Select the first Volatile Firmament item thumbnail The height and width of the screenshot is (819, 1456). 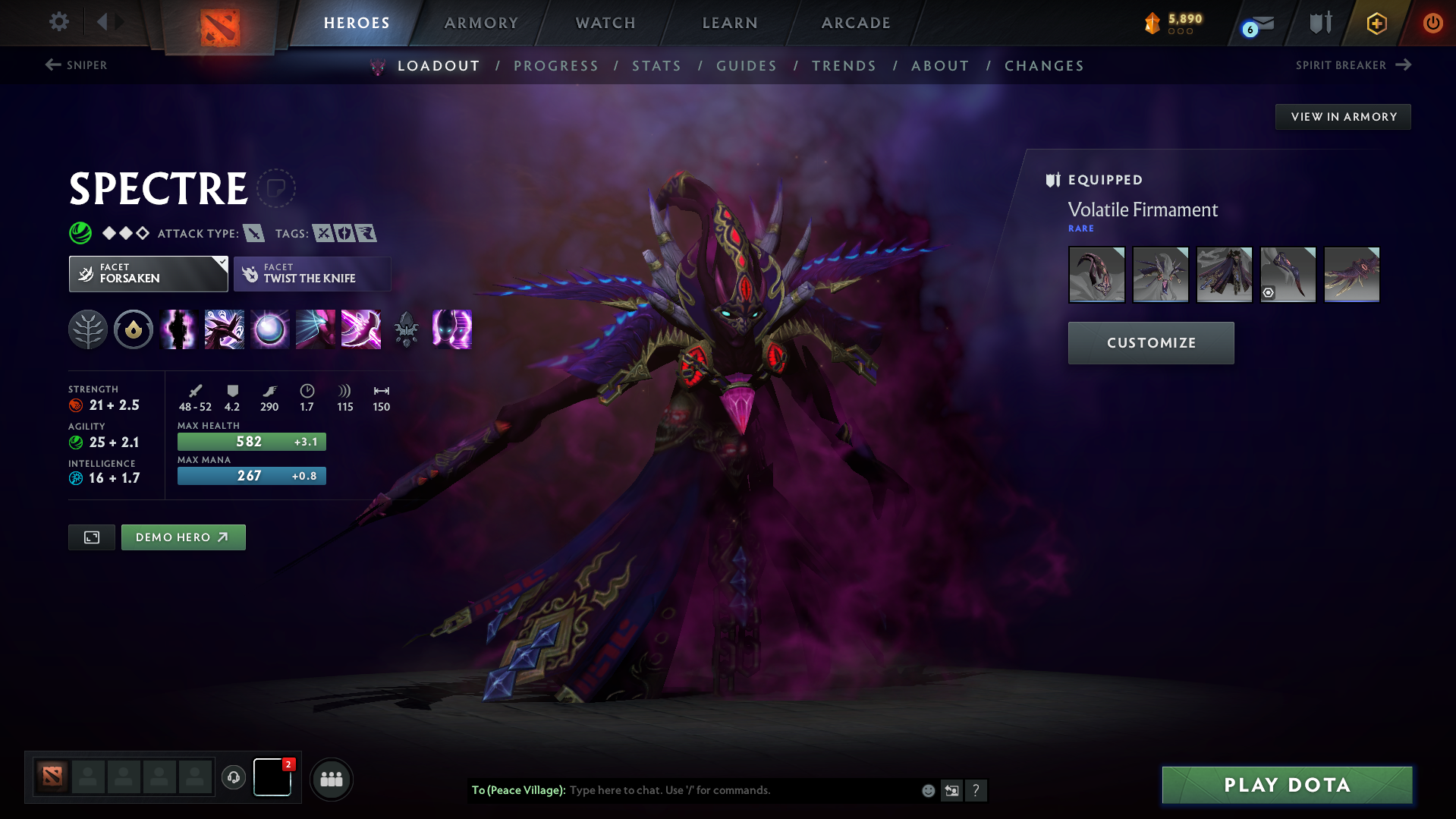[x=1096, y=274]
